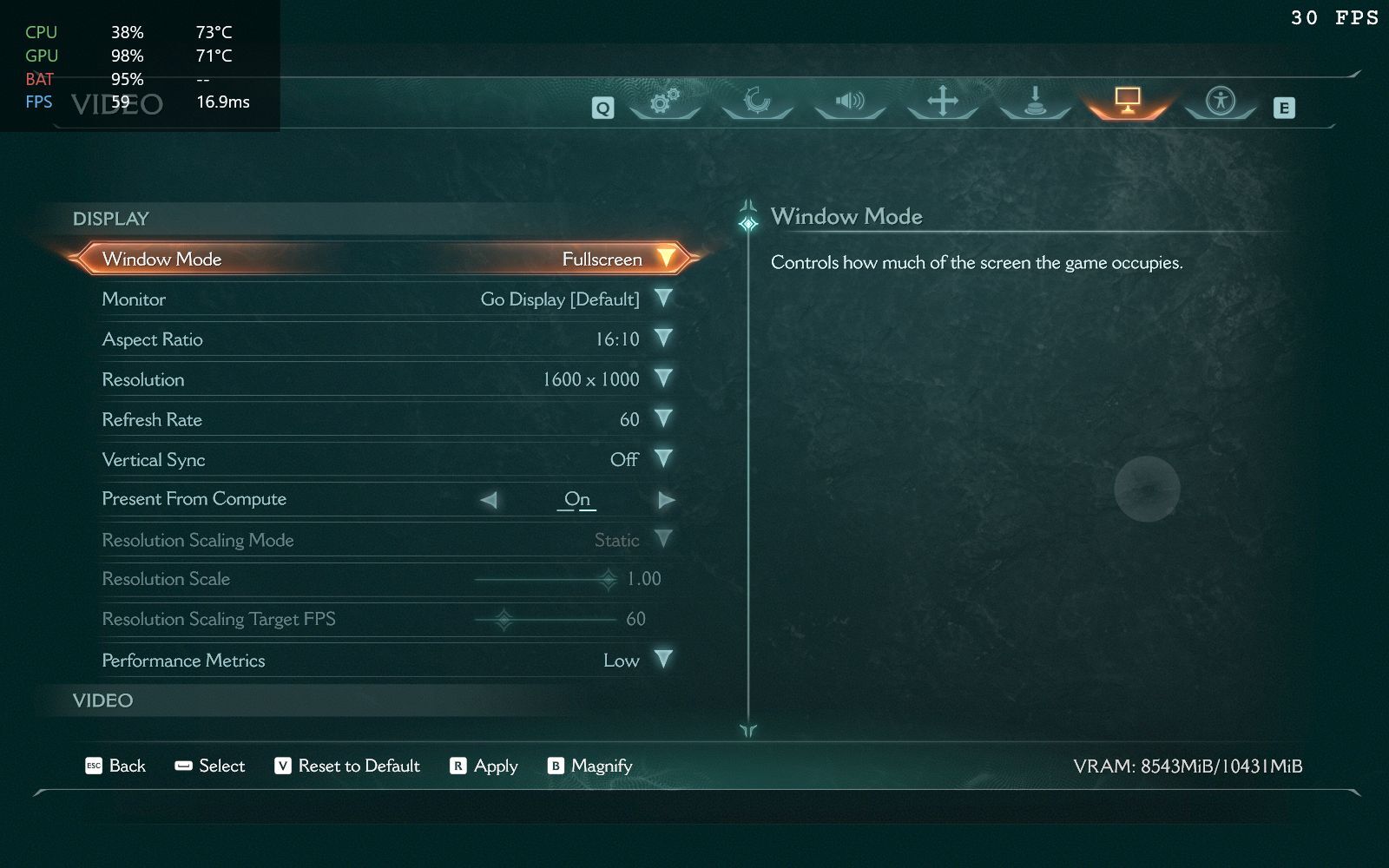Go back using the Back button
This screenshot has height=868, width=1389.
(x=115, y=766)
